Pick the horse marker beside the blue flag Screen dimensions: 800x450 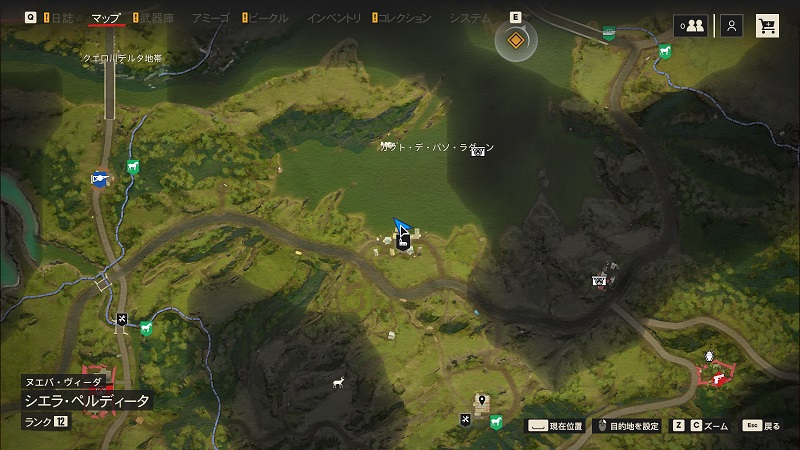click(132, 168)
